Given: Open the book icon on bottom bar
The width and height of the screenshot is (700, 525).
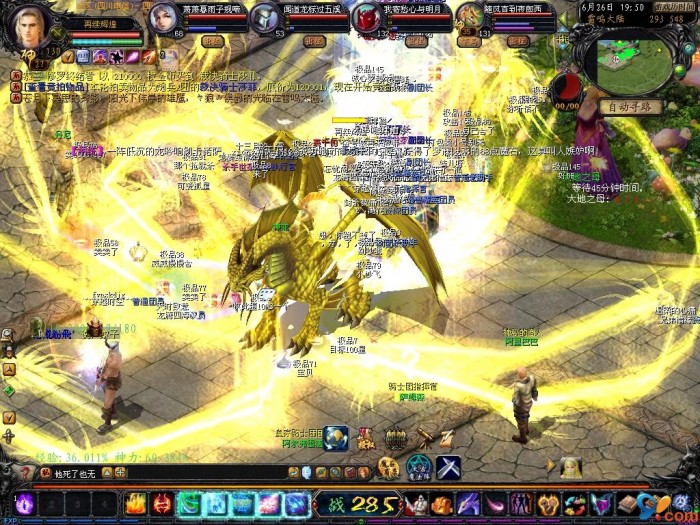Looking at the screenshot, I should pos(627,503).
